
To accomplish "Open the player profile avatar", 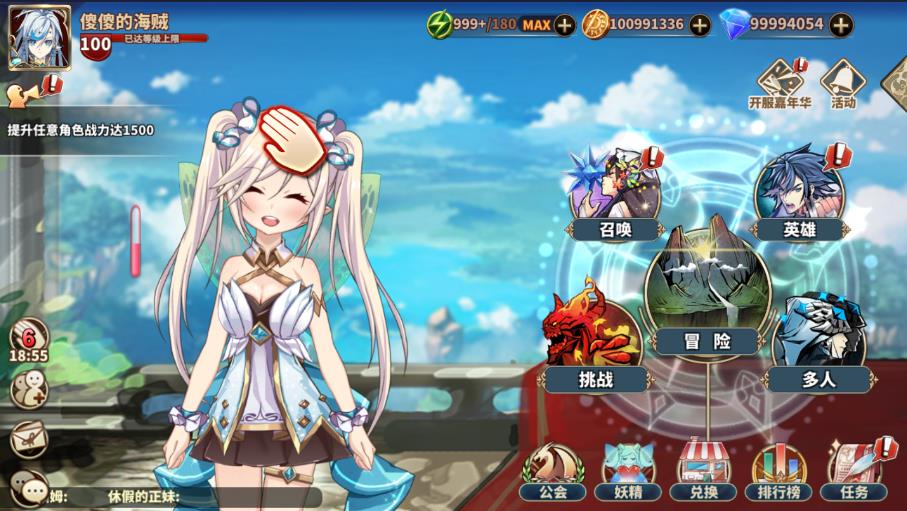I will (40, 38).
